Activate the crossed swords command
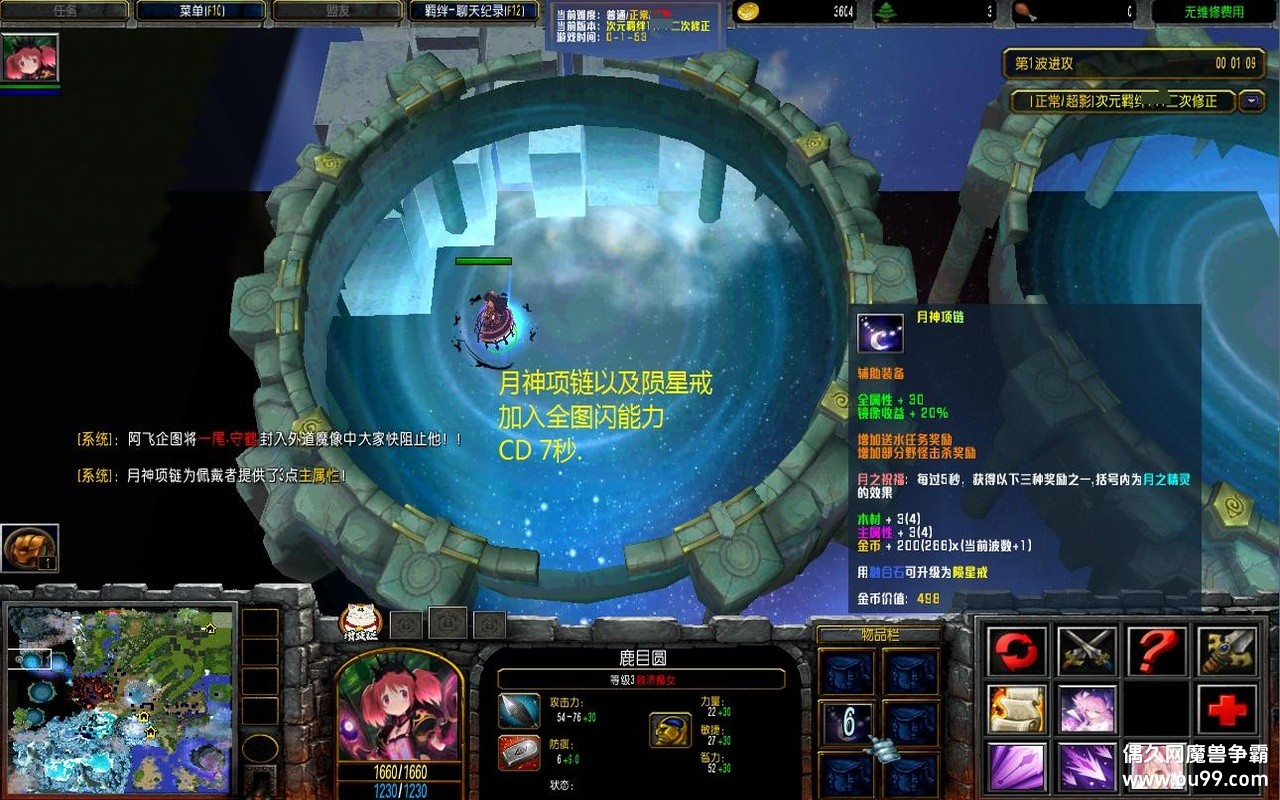The height and width of the screenshot is (800, 1280). [x=1087, y=652]
